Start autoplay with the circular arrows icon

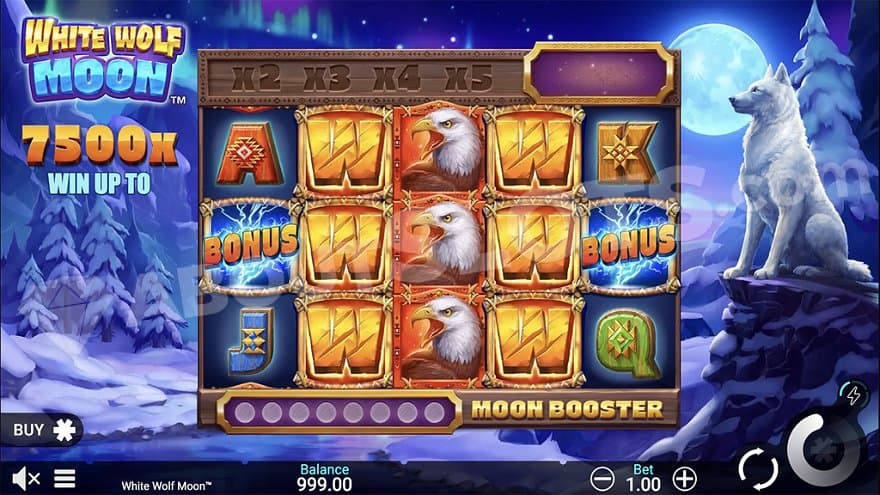tap(757, 468)
